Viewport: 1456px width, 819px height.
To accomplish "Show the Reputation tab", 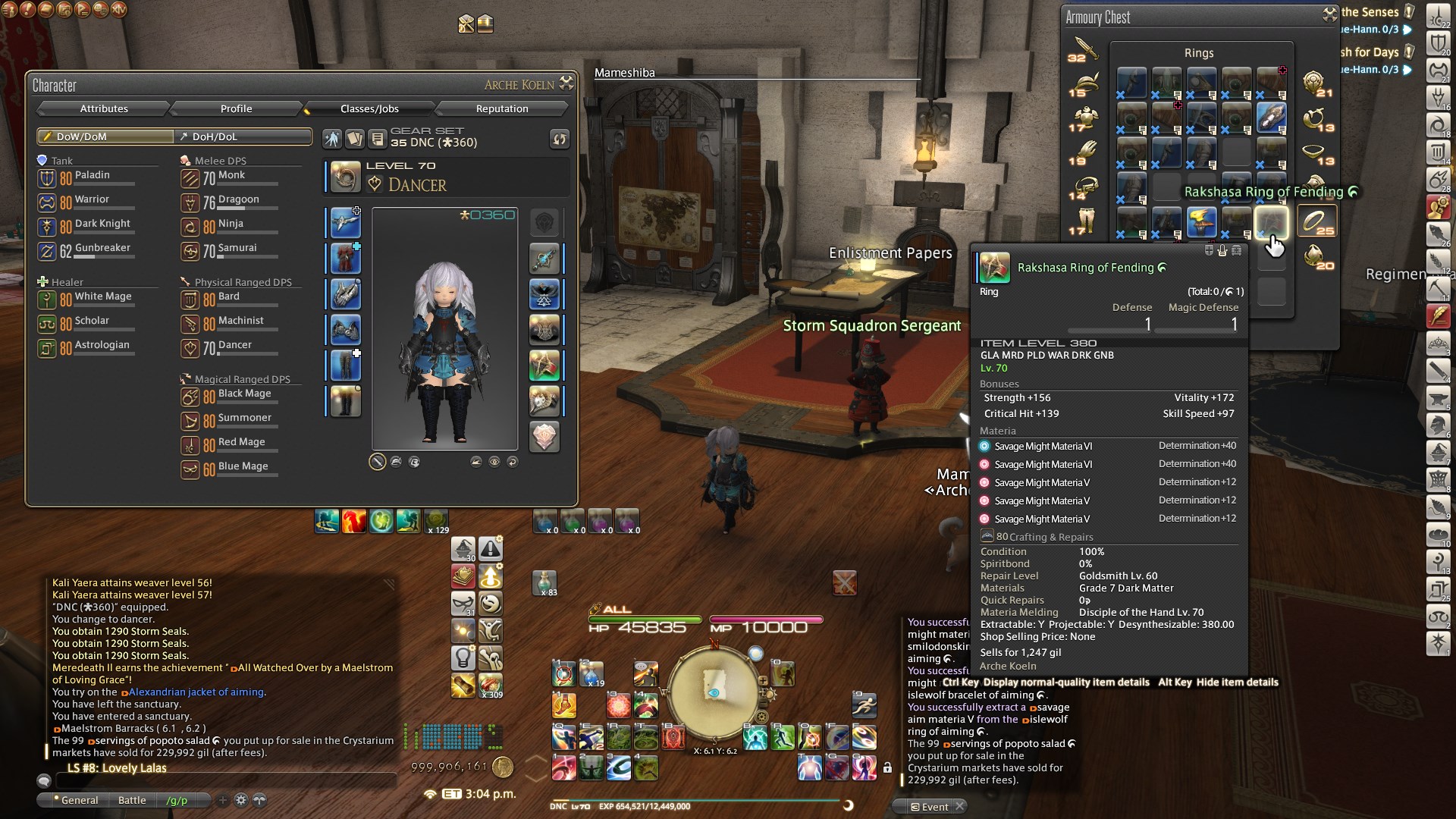I will click(502, 108).
